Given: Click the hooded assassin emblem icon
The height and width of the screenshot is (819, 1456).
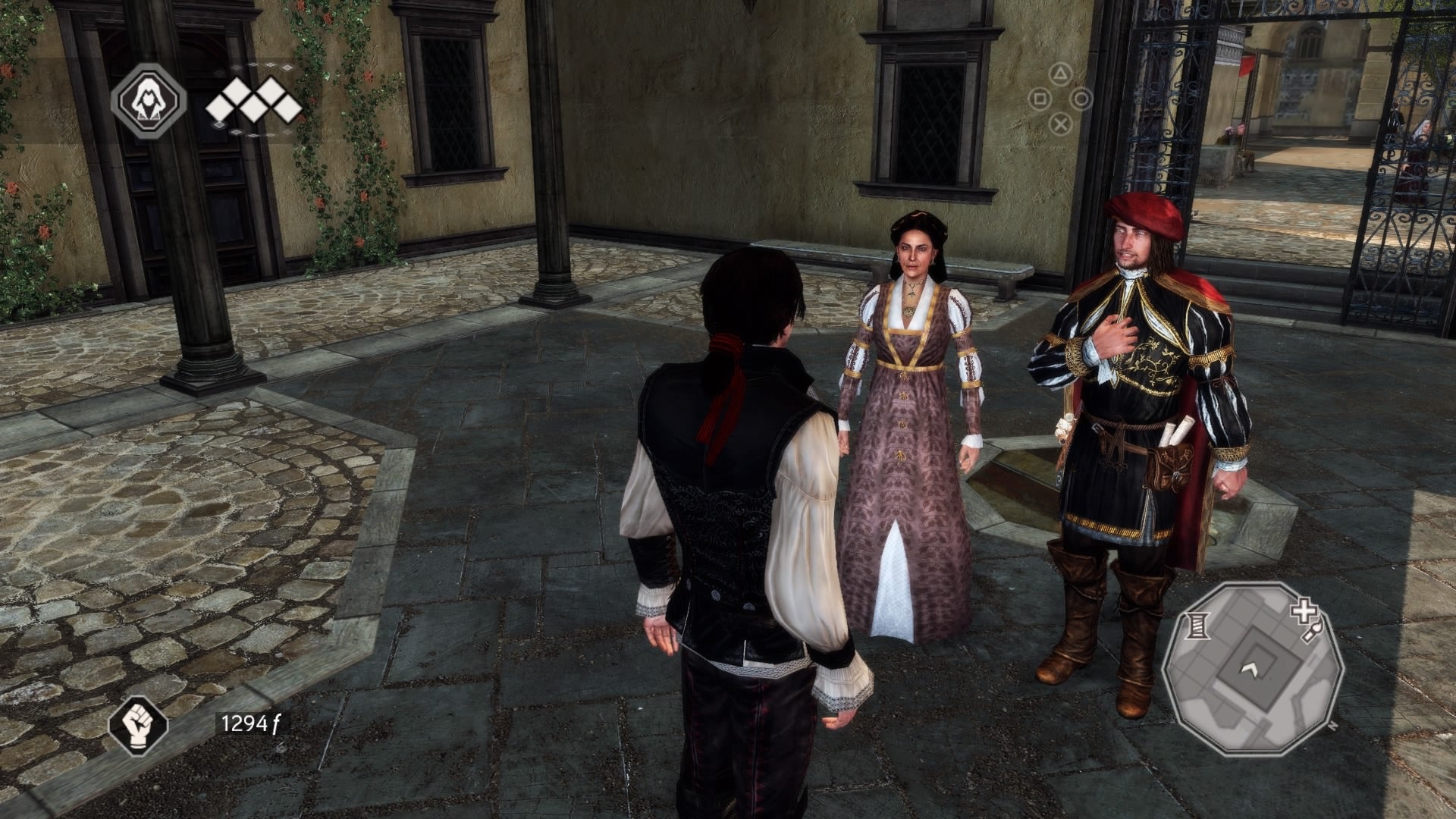Looking at the screenshot, I should (x=149, y=100).
